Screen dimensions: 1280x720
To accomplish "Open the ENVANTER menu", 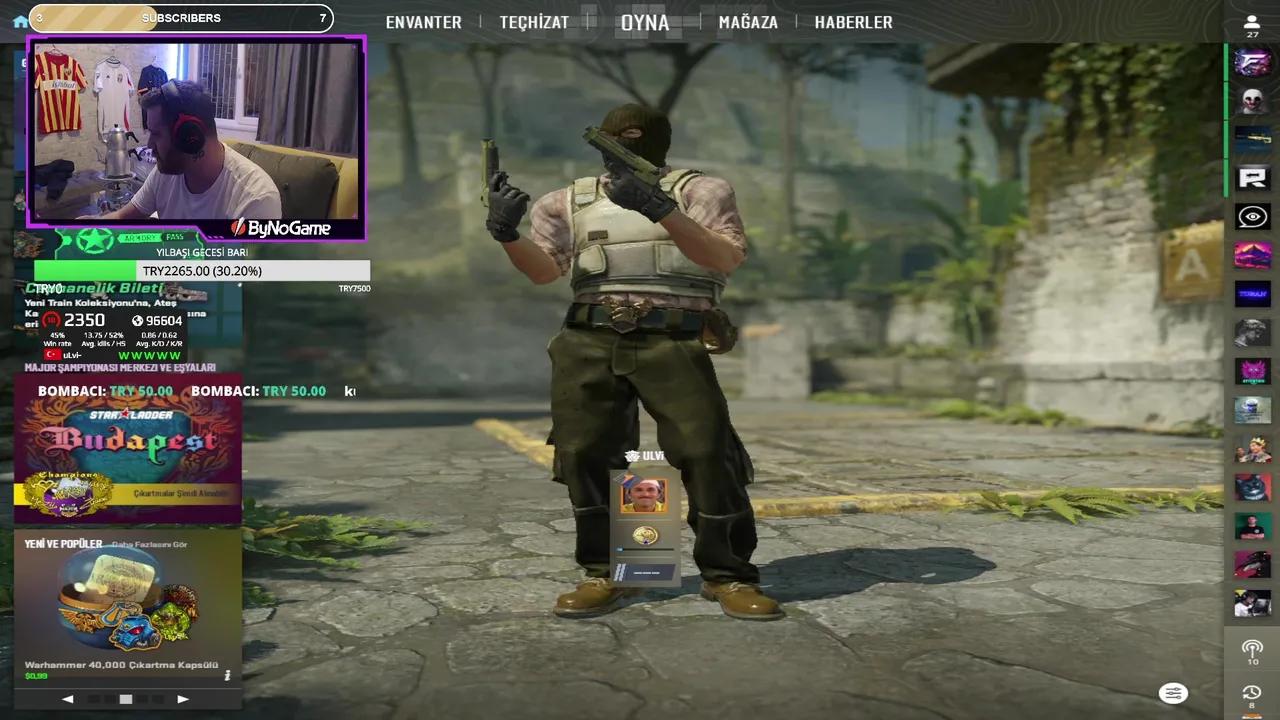I will point(423,22).
